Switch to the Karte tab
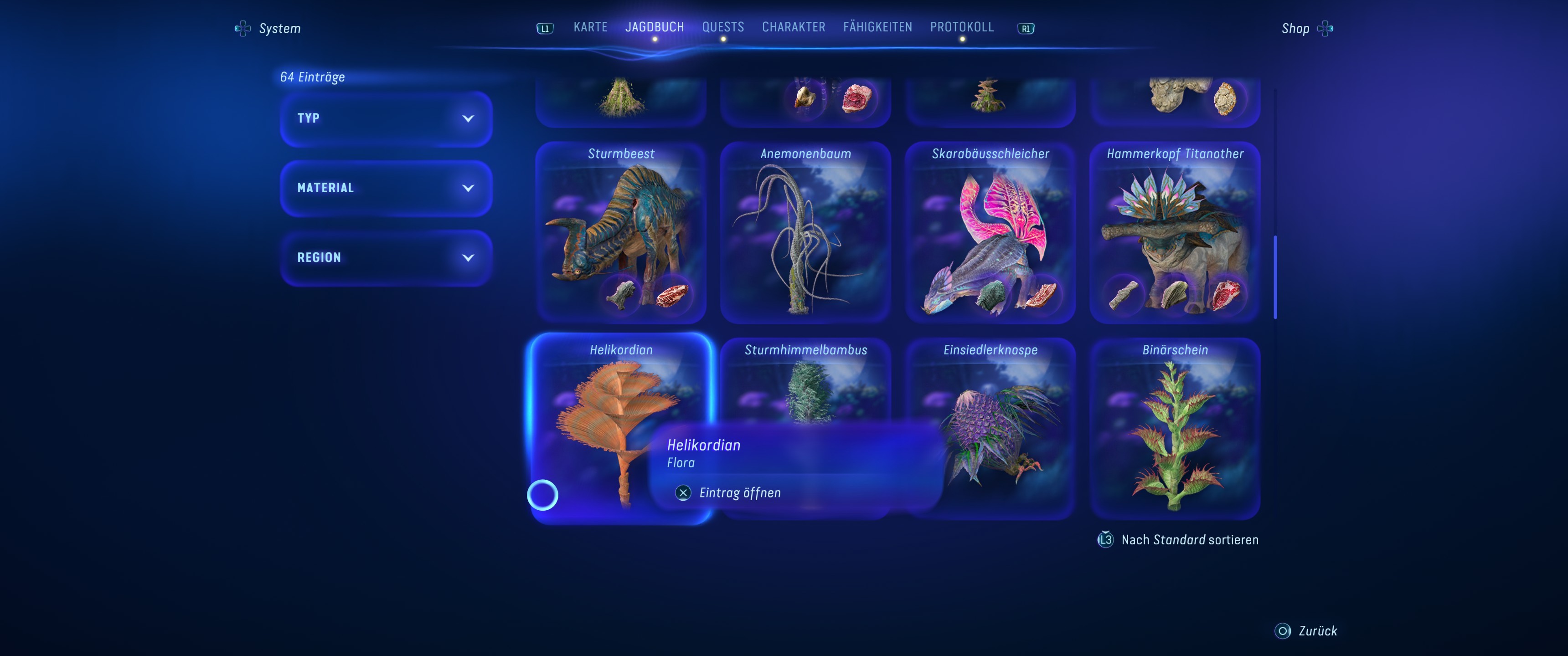Image resolution: width=1568 pixels, height=656 pixels. click(590, 27)
